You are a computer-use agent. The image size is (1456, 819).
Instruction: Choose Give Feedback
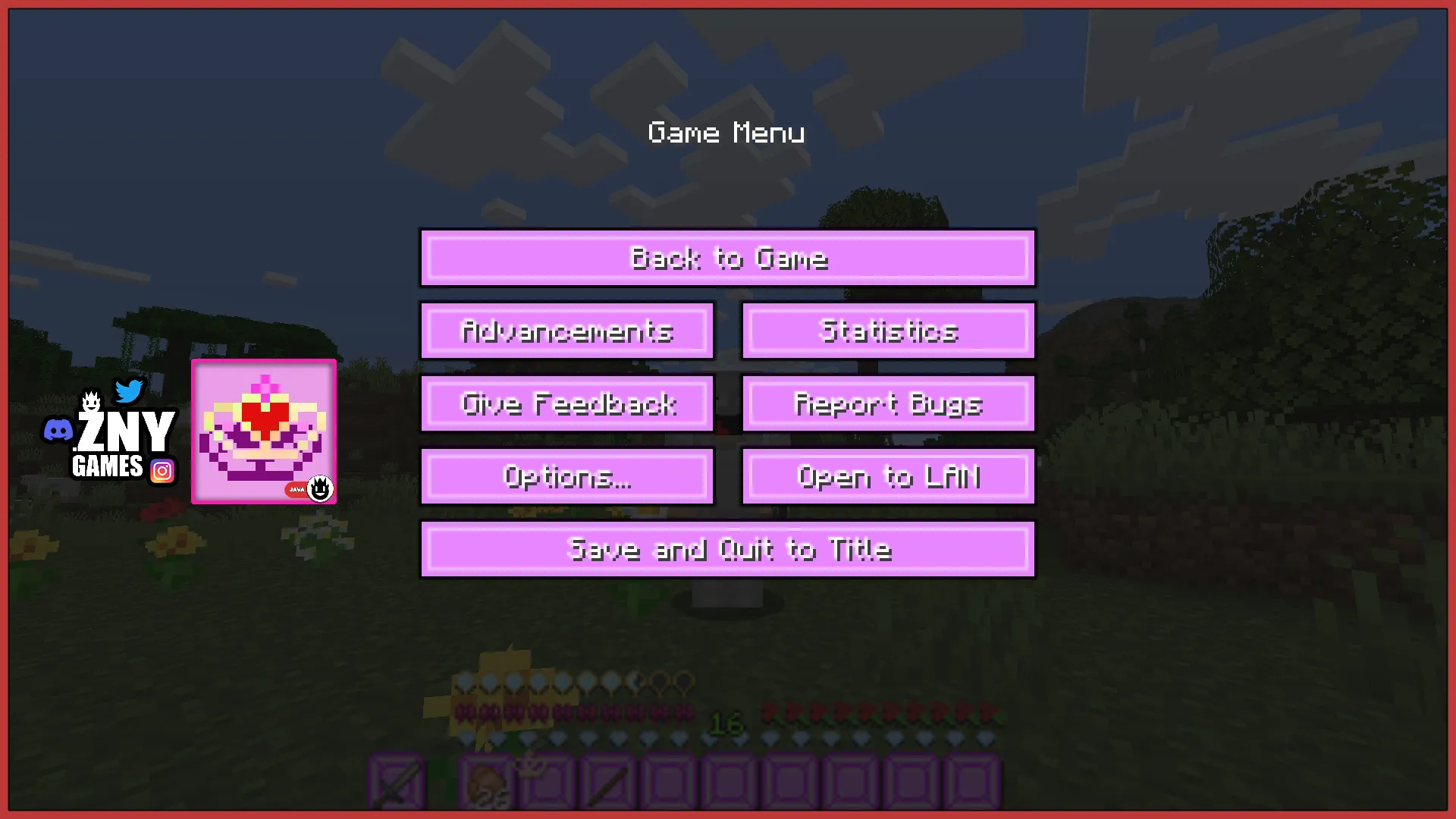click(567, 404)
